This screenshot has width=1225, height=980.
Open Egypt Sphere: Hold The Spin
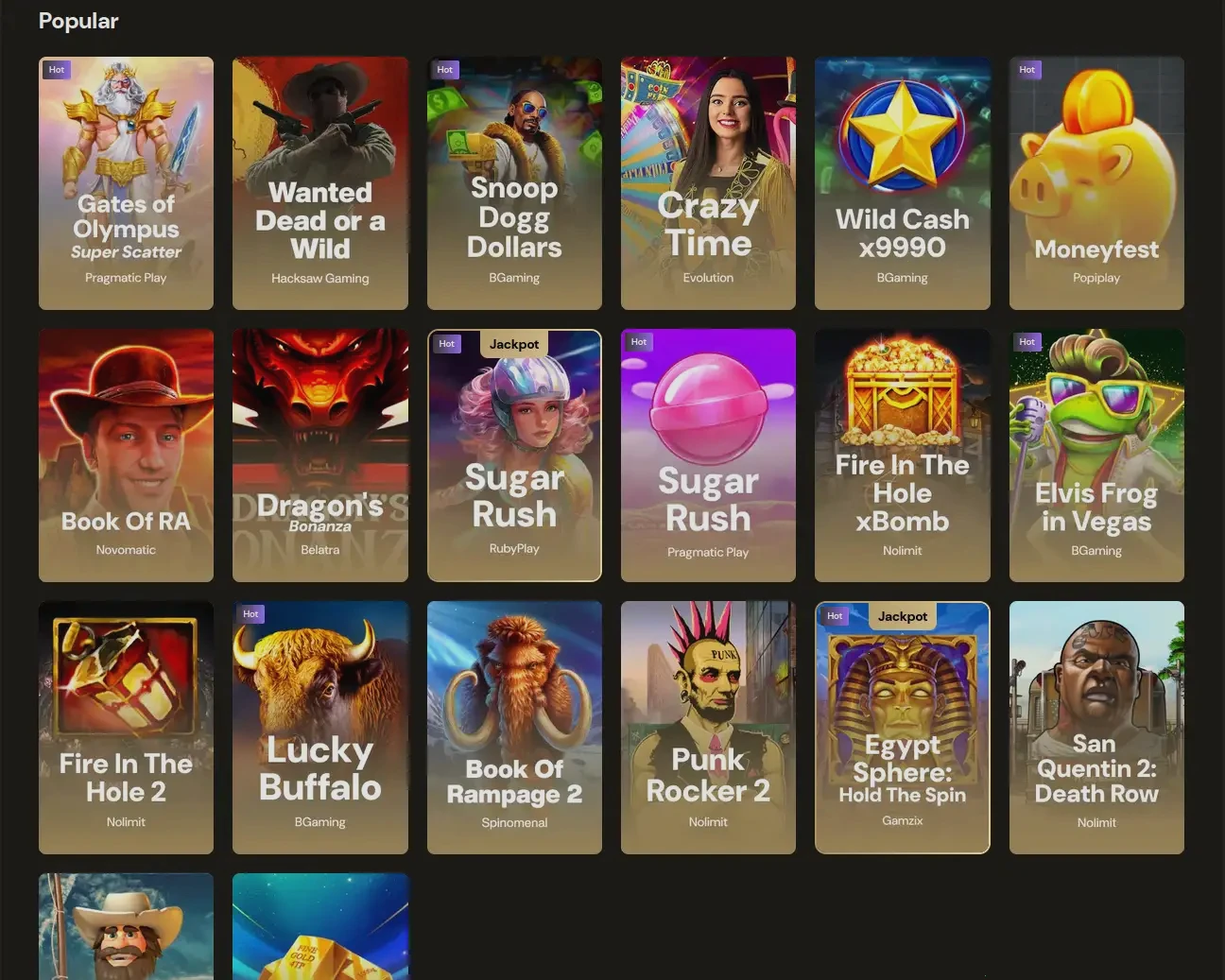click(x=902, y=727)
